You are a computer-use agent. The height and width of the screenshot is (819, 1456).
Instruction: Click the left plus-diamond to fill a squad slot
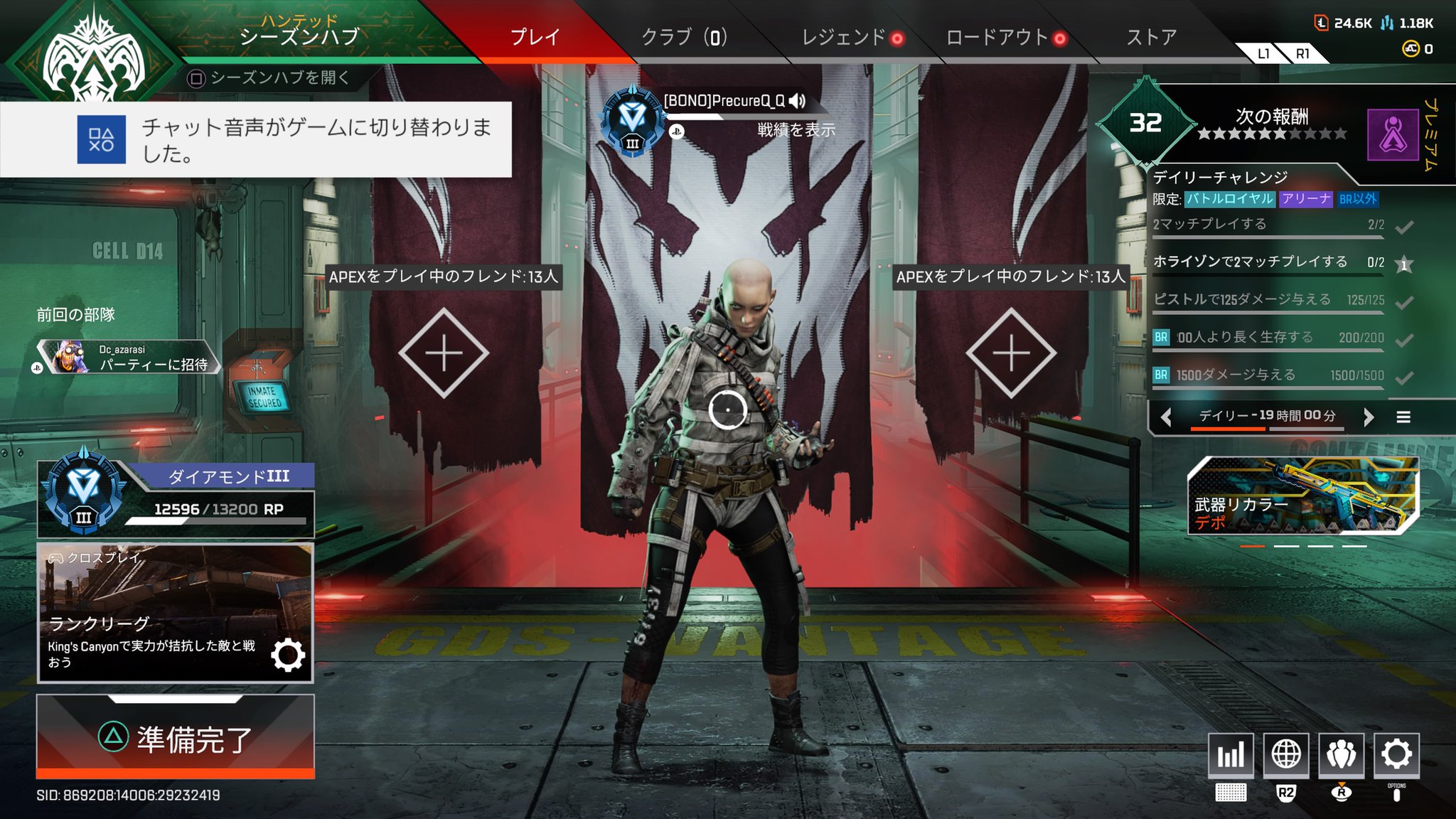pos(443,352)
